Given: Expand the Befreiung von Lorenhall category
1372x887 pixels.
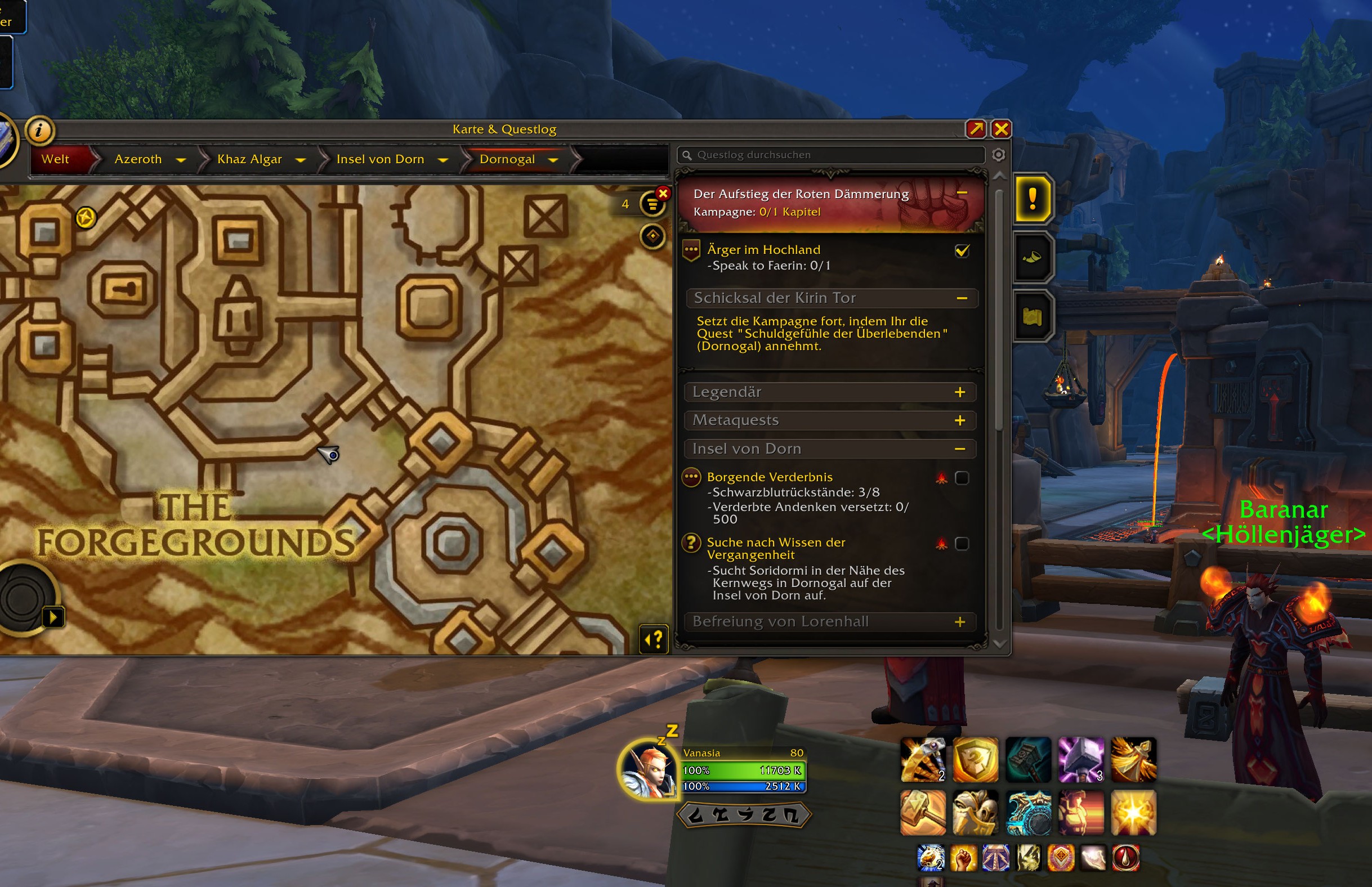Looking at the screenshot, I should pos(959,622).
